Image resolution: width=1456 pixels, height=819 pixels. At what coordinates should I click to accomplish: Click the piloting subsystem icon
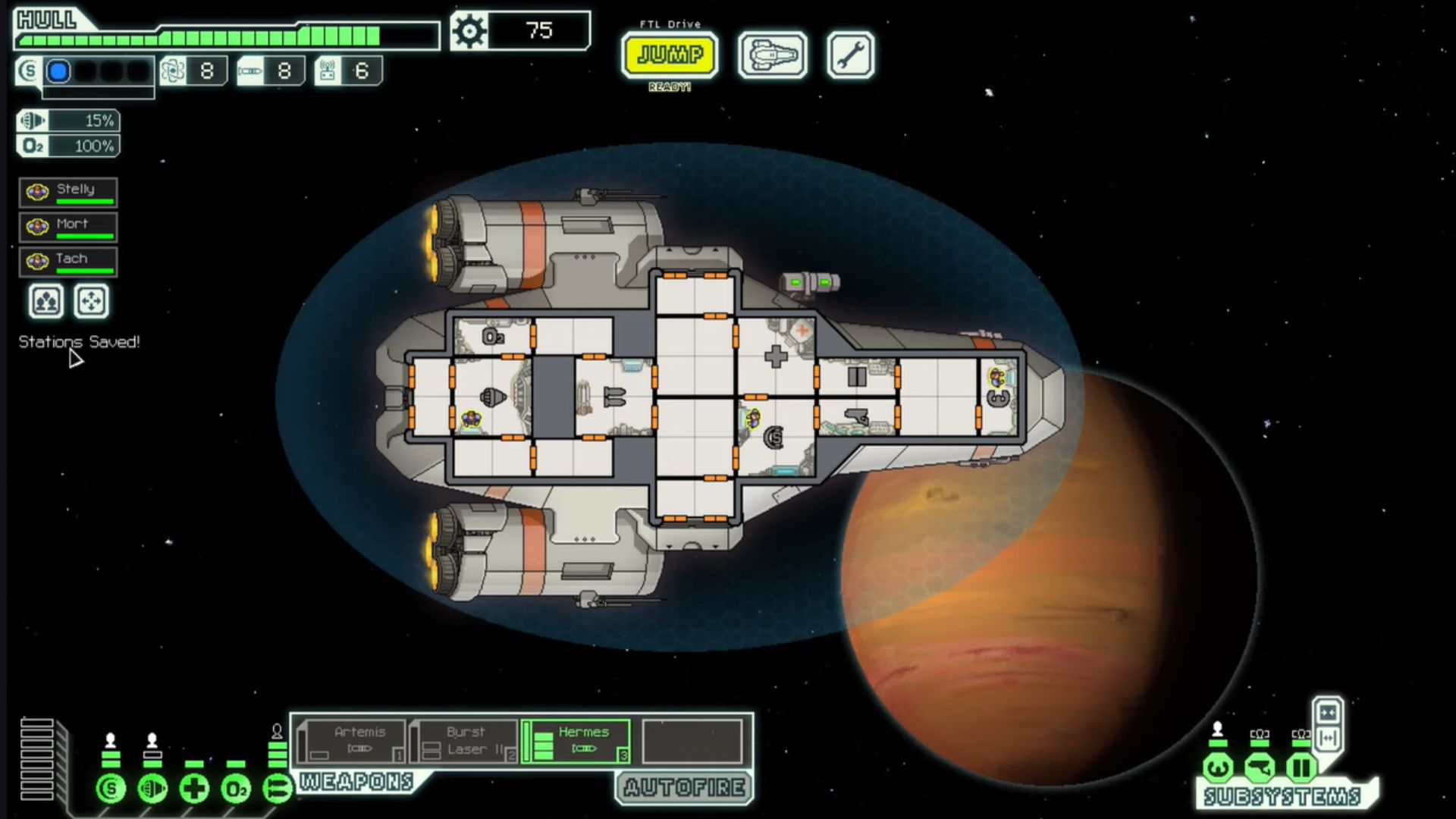tap(1218, 768)
